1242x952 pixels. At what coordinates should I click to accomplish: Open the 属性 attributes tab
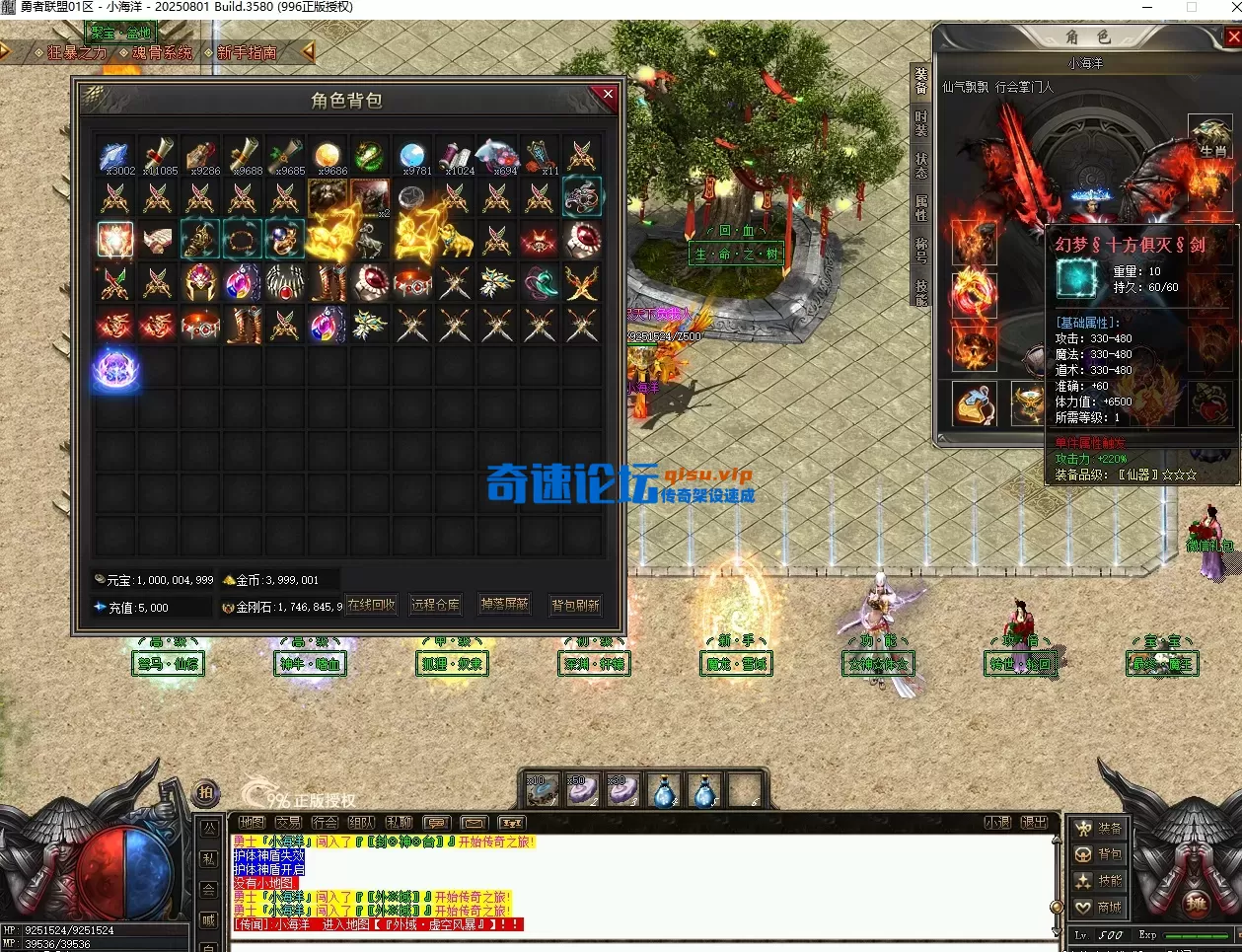[x=920, y=208]
